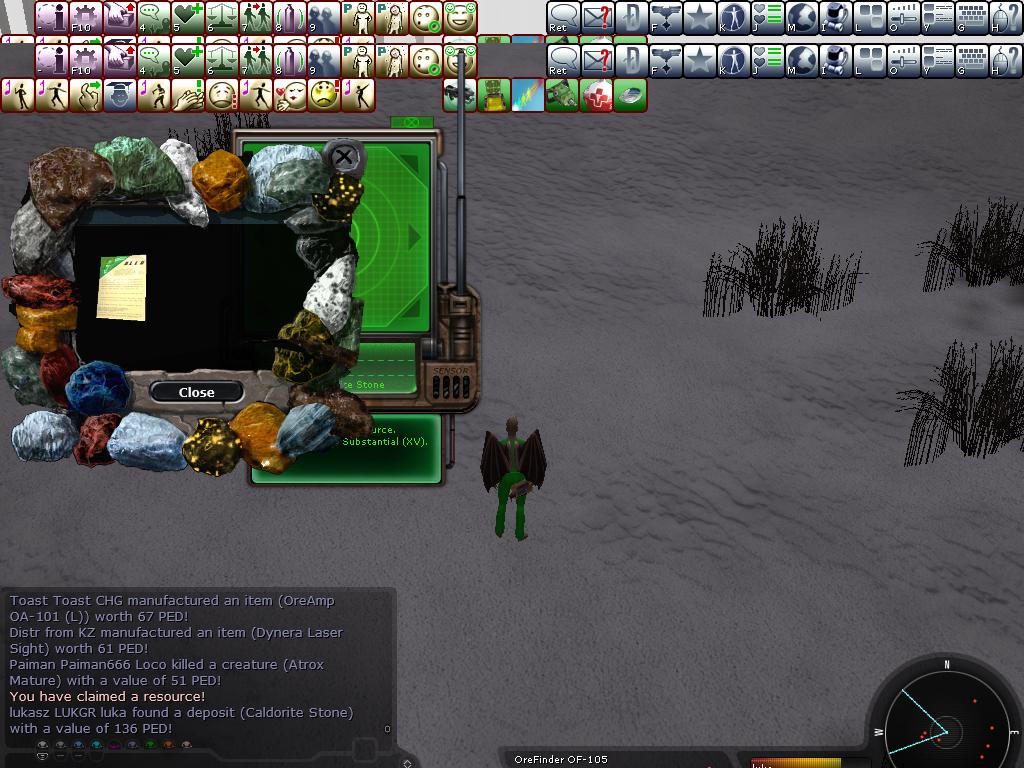The image size is (1024, 768).
Task: Click the rainbow-colored tool icon
Action: [x=528, y=96]
